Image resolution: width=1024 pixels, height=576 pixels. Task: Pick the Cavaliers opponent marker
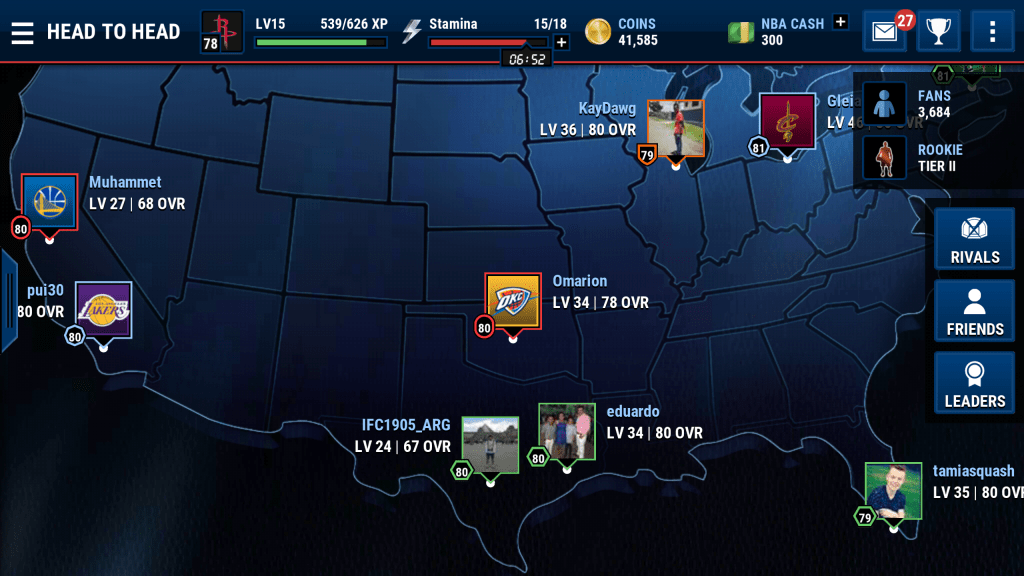(787, 122)
